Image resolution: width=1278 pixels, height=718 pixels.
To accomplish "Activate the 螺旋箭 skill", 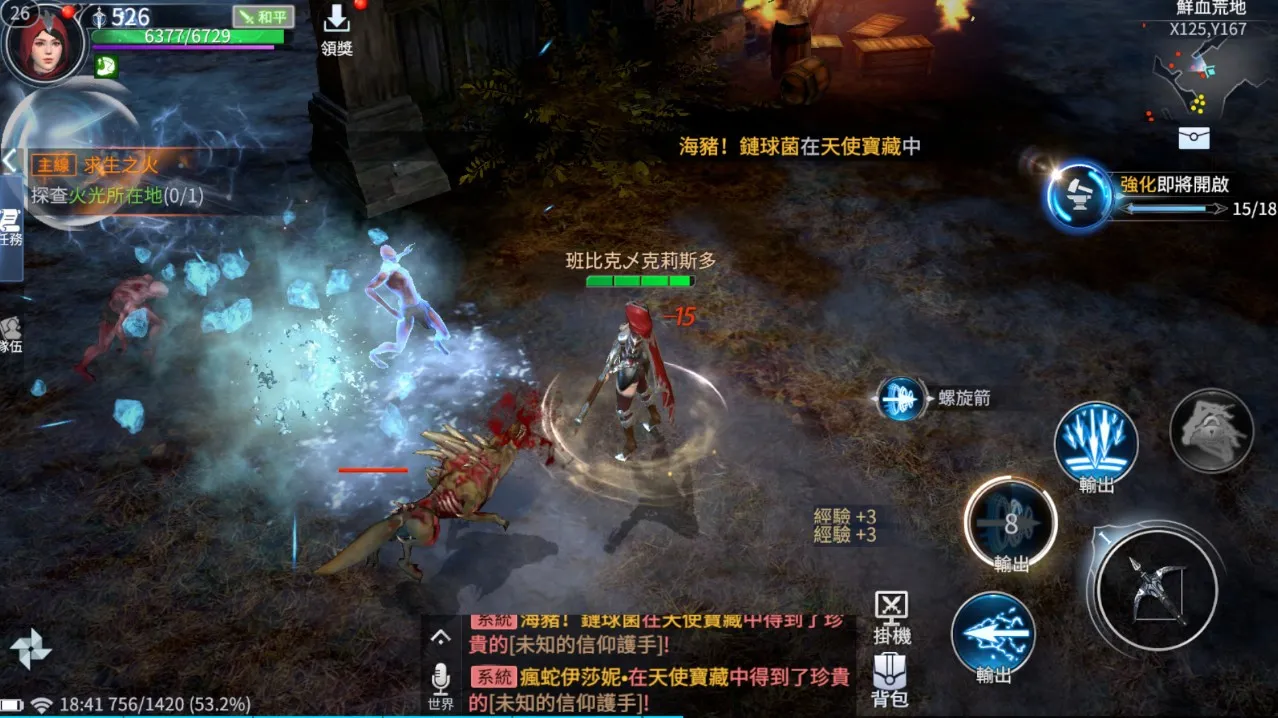I will [901, 398].
